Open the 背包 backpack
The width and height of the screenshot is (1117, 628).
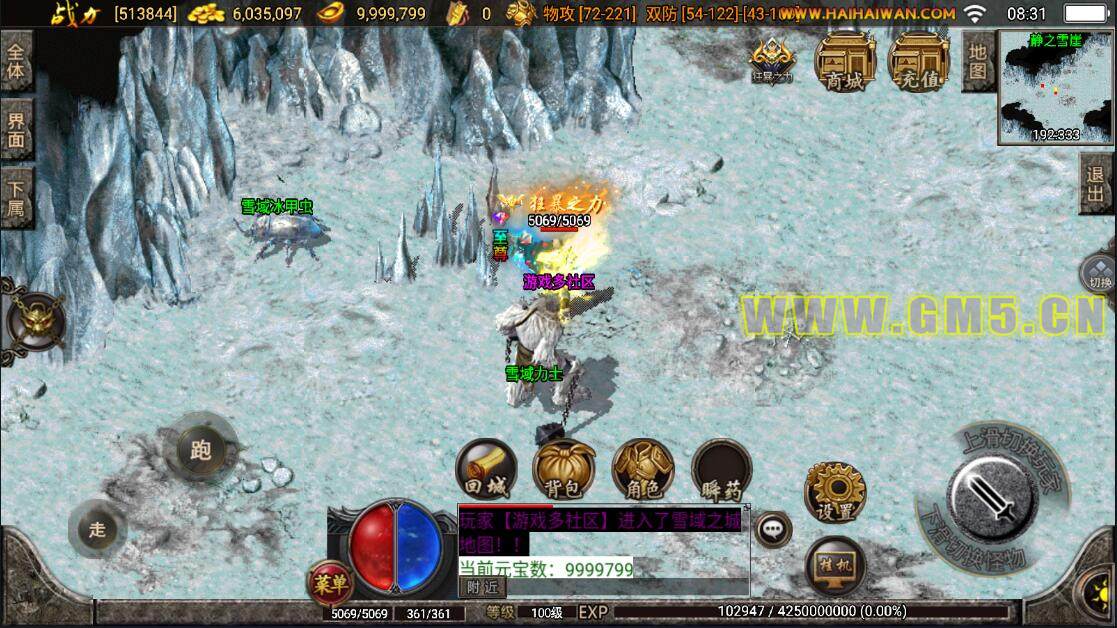coord(564,470)
